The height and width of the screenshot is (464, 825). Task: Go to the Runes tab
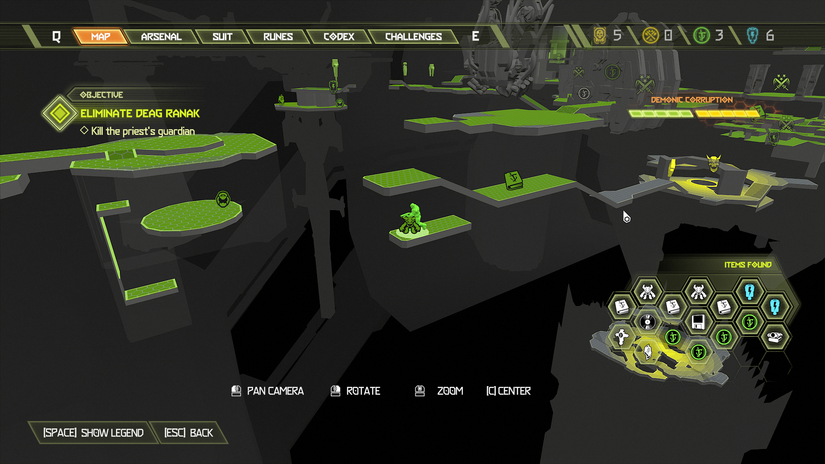point(278,37)
